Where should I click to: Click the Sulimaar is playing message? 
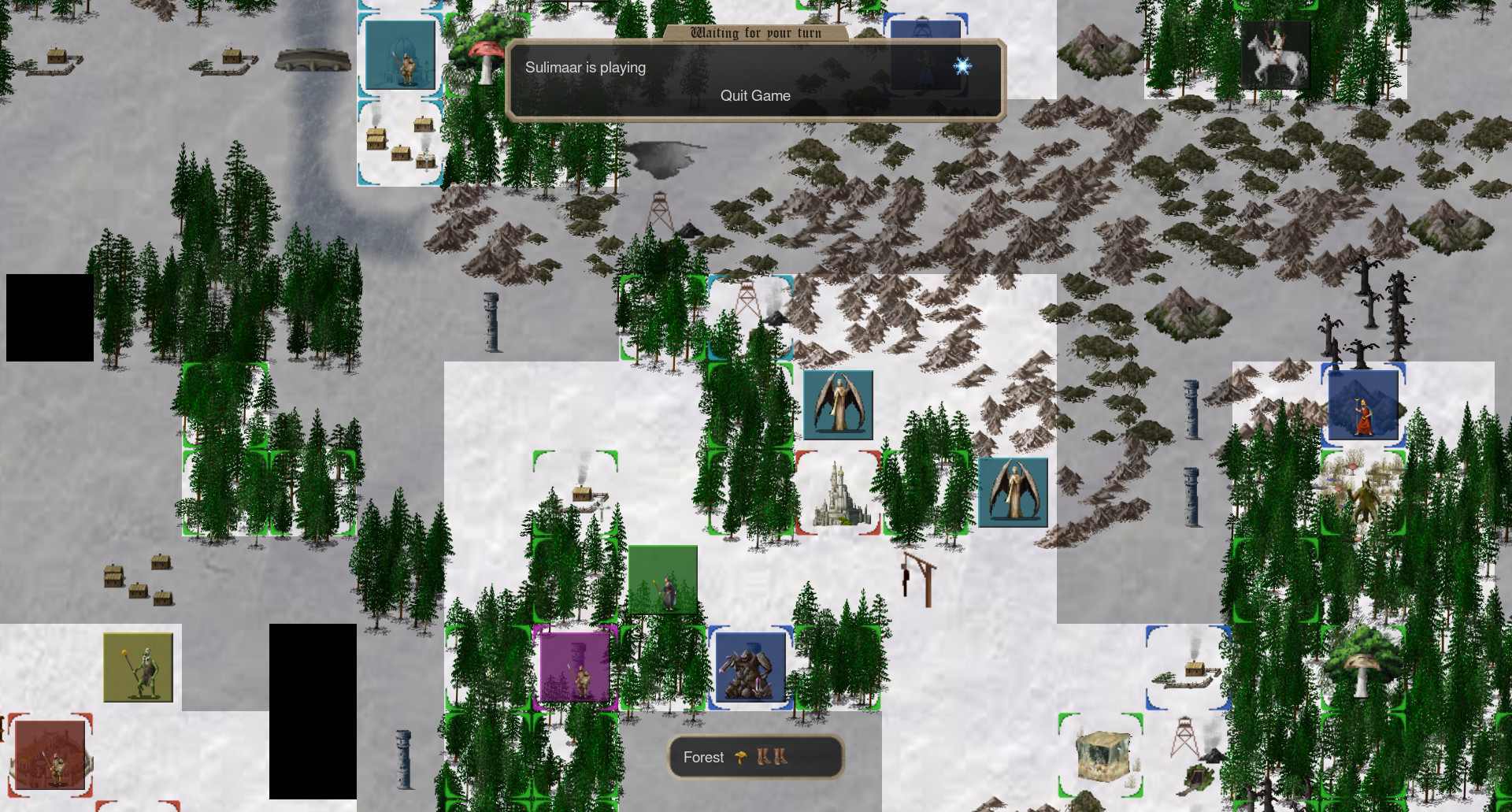(x=585, y=68)
